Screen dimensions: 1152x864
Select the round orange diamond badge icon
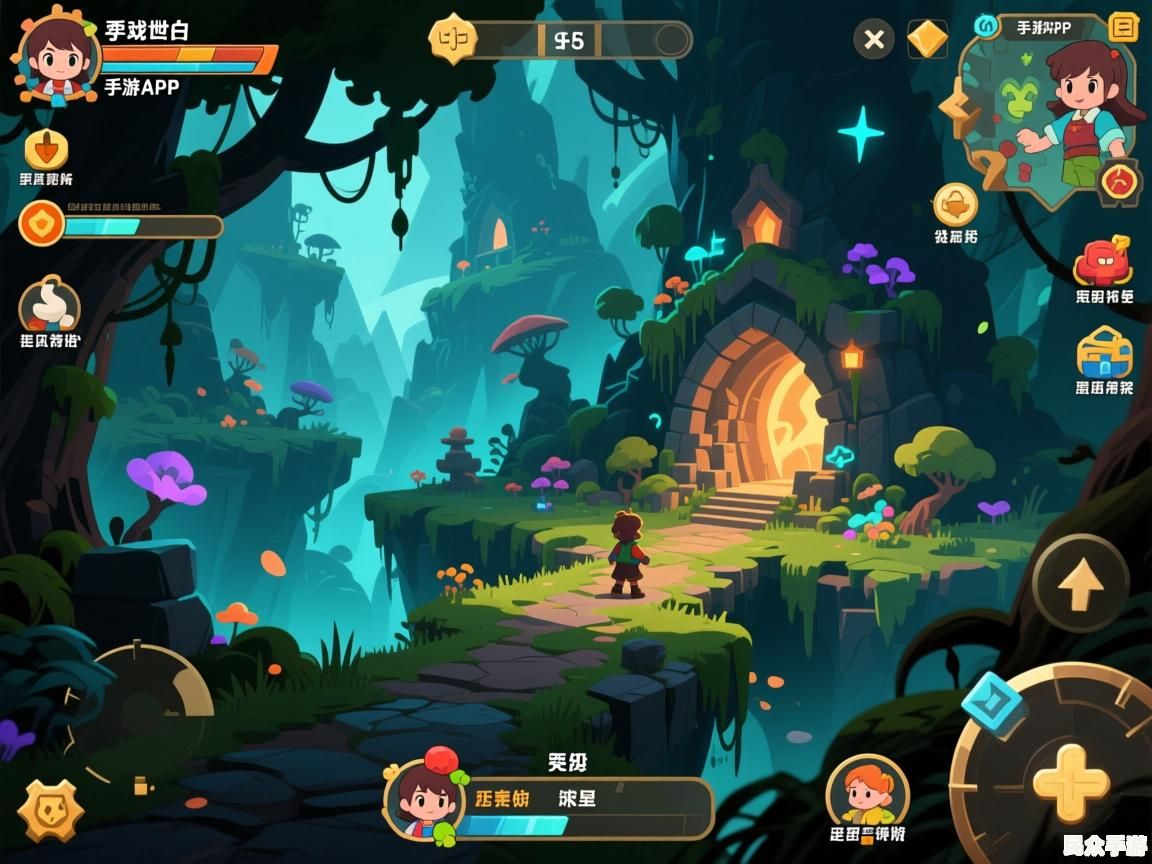coord(42,223)
